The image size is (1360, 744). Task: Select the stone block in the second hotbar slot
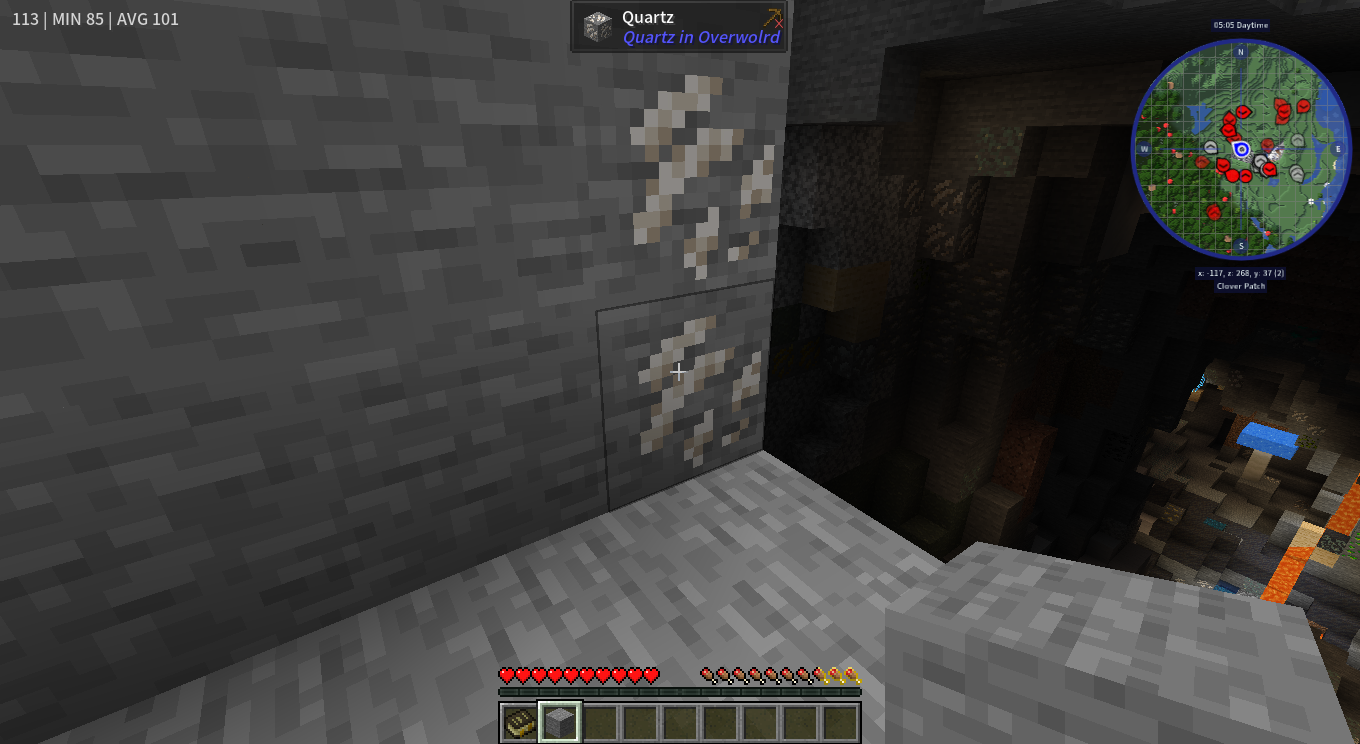(559, 719)
